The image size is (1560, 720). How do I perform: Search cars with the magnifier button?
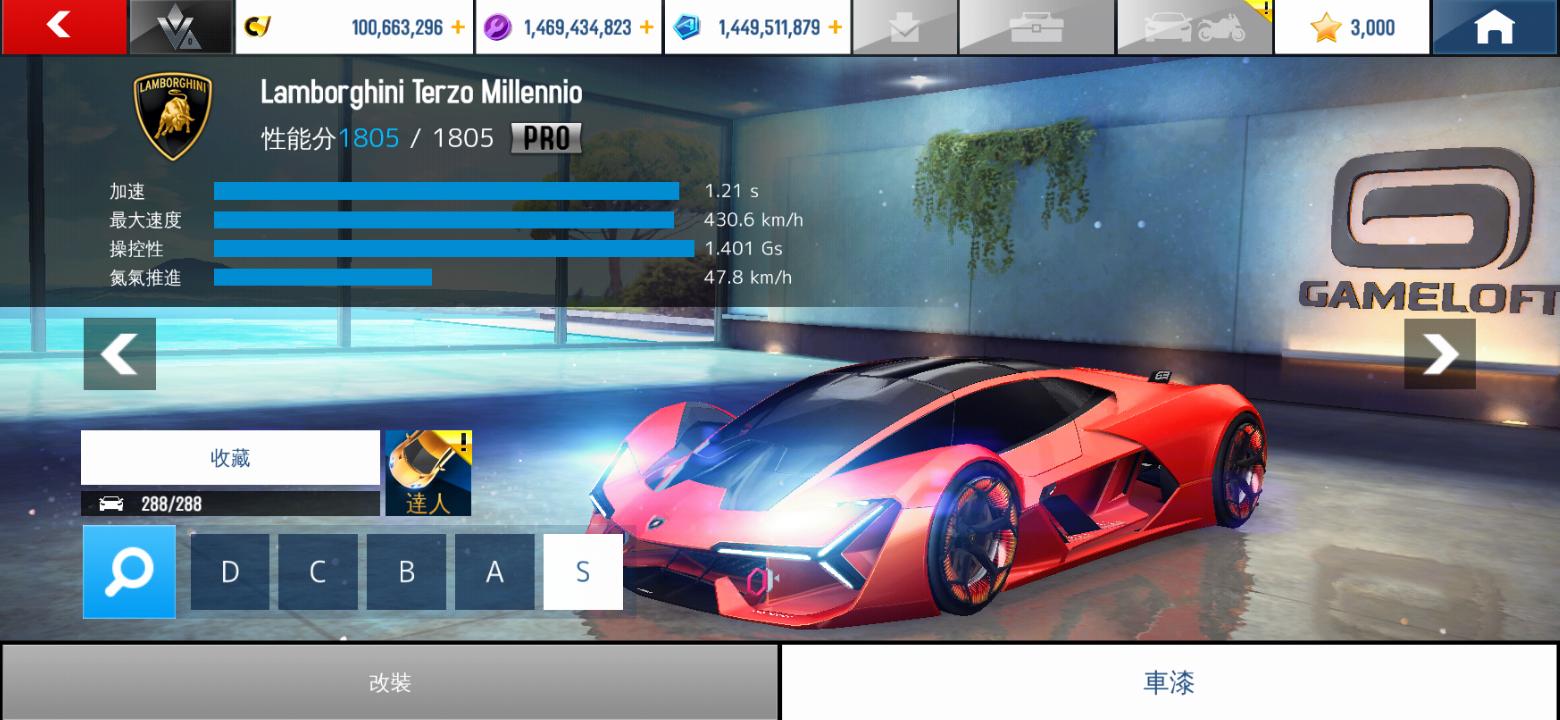pyautogui.click(x=129, y=571)
